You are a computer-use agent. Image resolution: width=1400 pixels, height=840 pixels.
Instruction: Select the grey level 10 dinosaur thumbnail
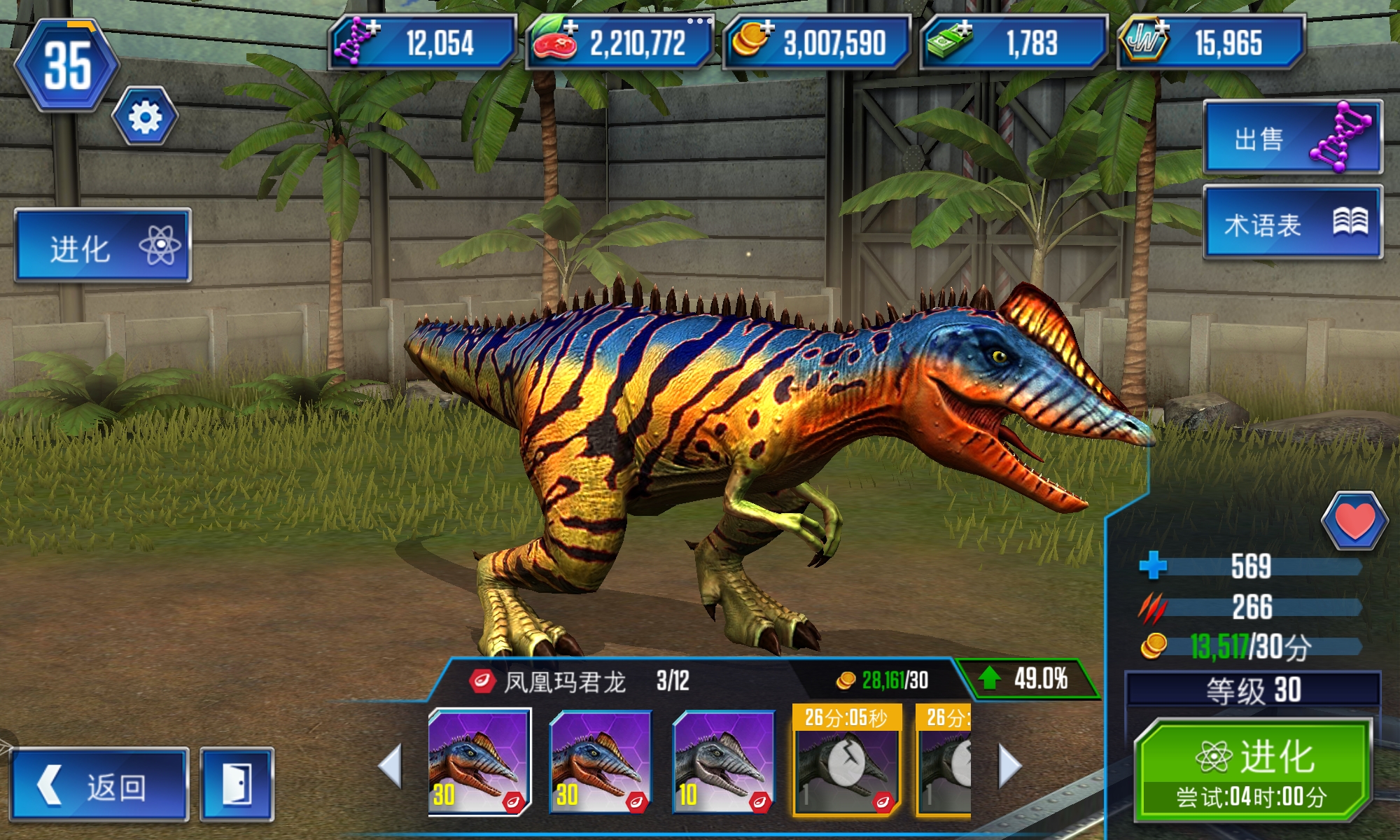click(x=723, y=763)
